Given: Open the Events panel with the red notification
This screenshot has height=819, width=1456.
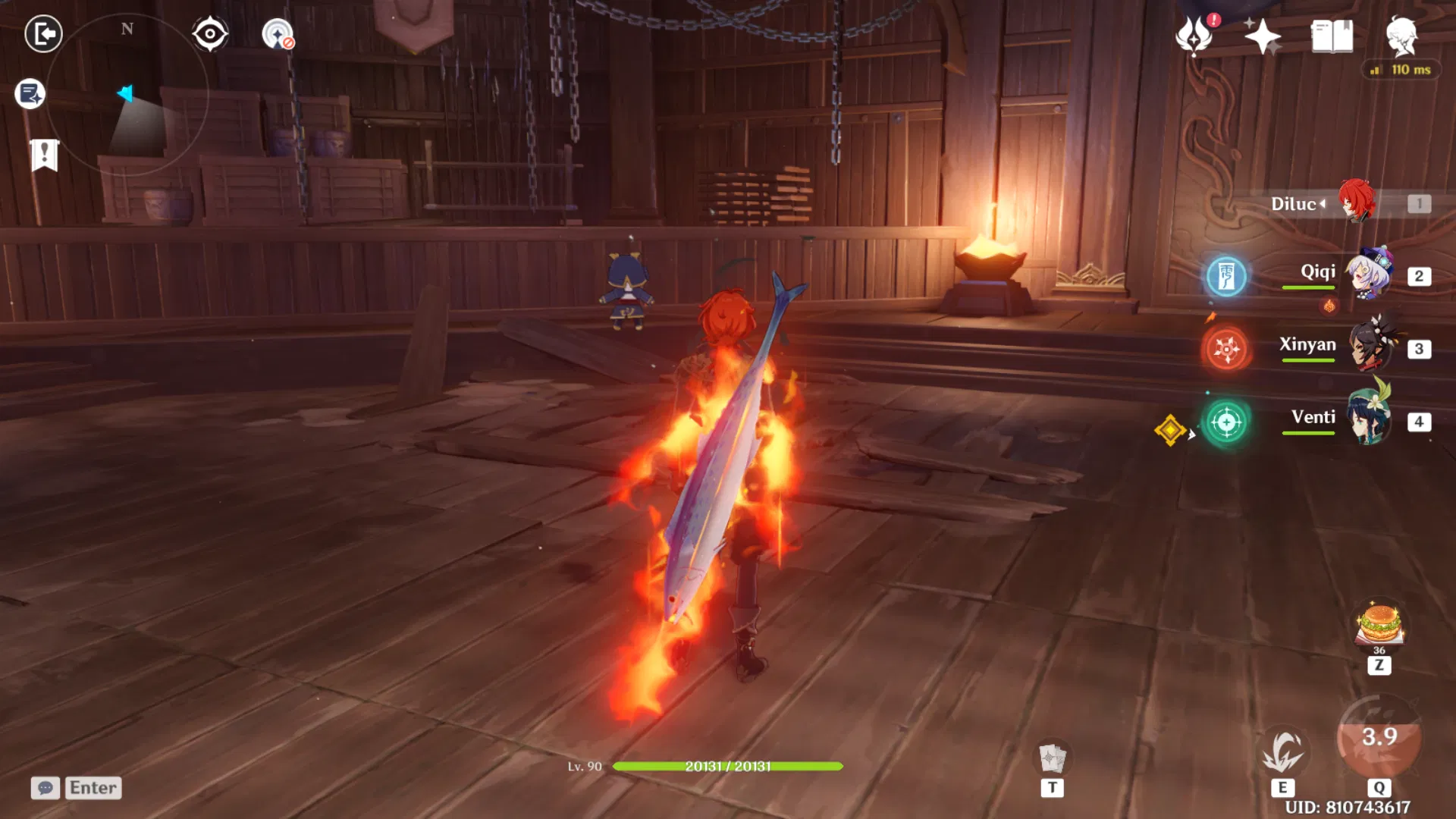Looking at the screenshot, I should (1193, 36).
